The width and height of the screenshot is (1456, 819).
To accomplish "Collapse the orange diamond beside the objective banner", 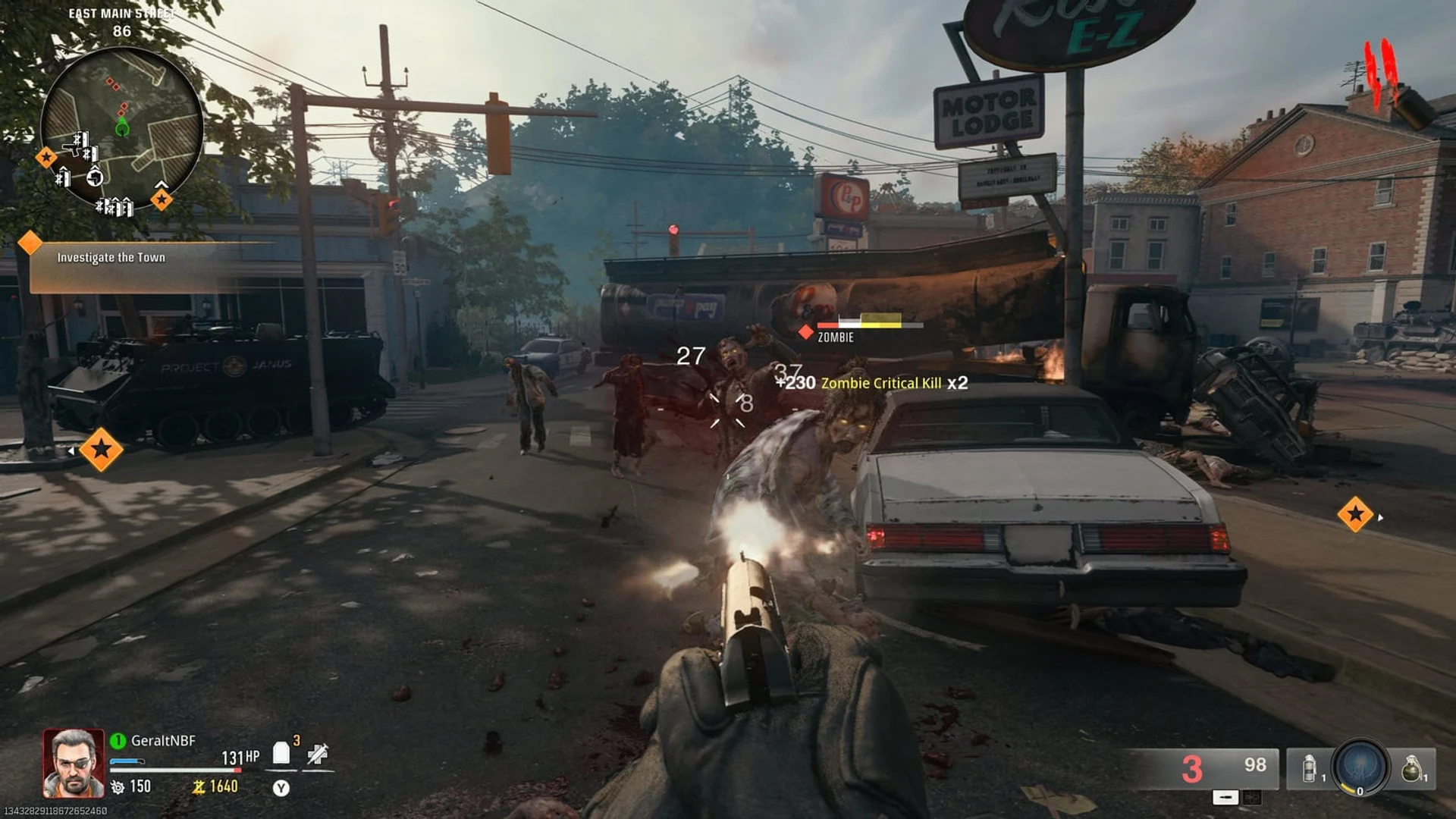I will [30, 244].
